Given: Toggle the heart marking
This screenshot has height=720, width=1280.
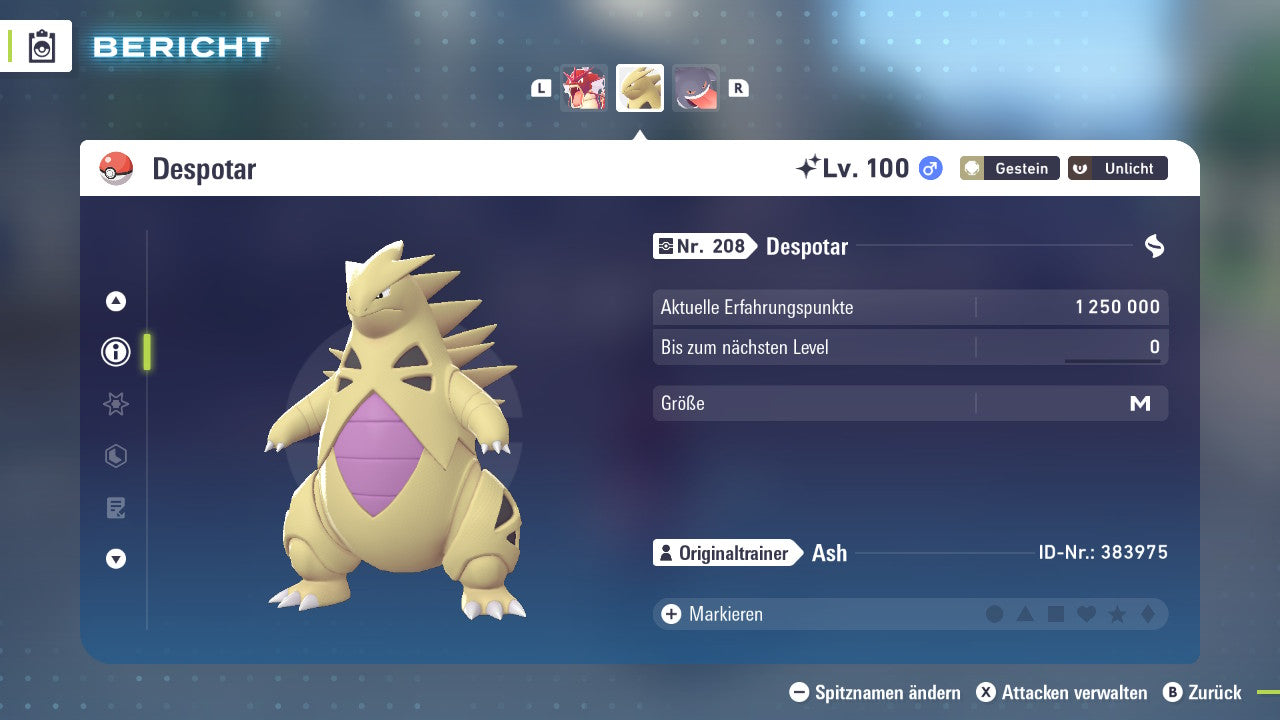Looking at the screenshot, I should click(x=1086, y=614).
